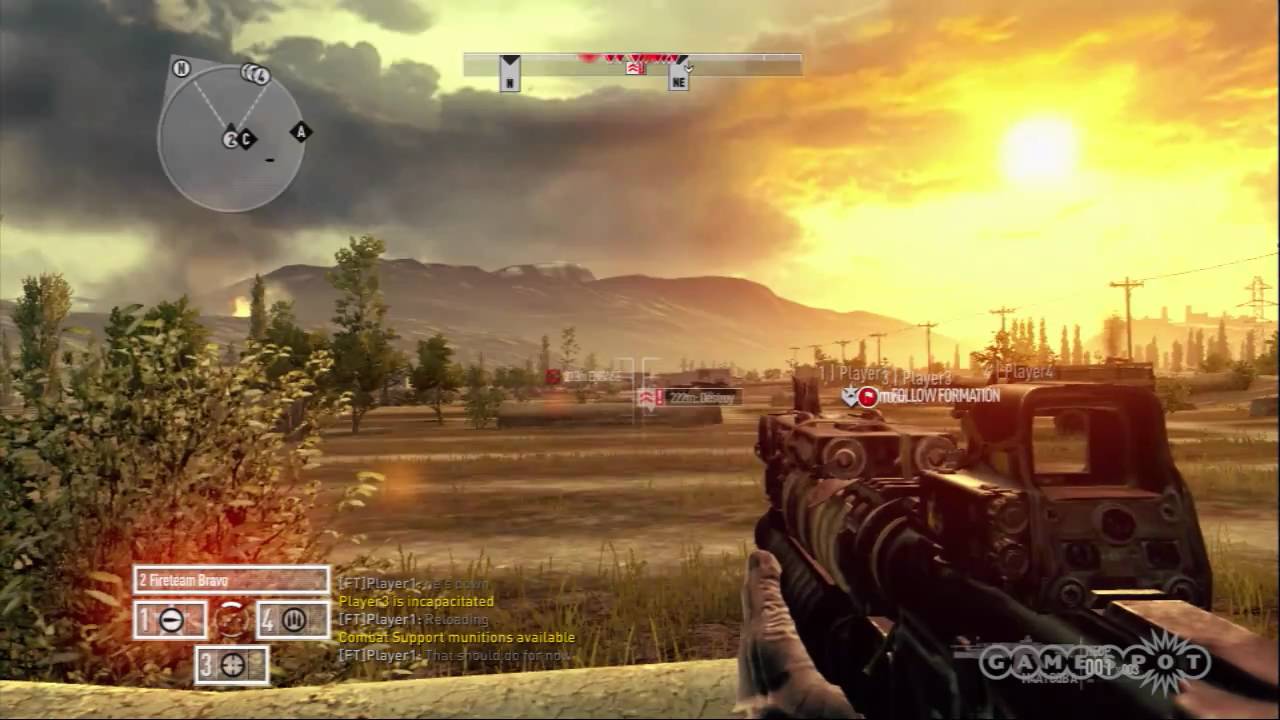Click the N marker on the compass bar
The width and height of the screenshot is (1280, 720).
tap(510, 82)
